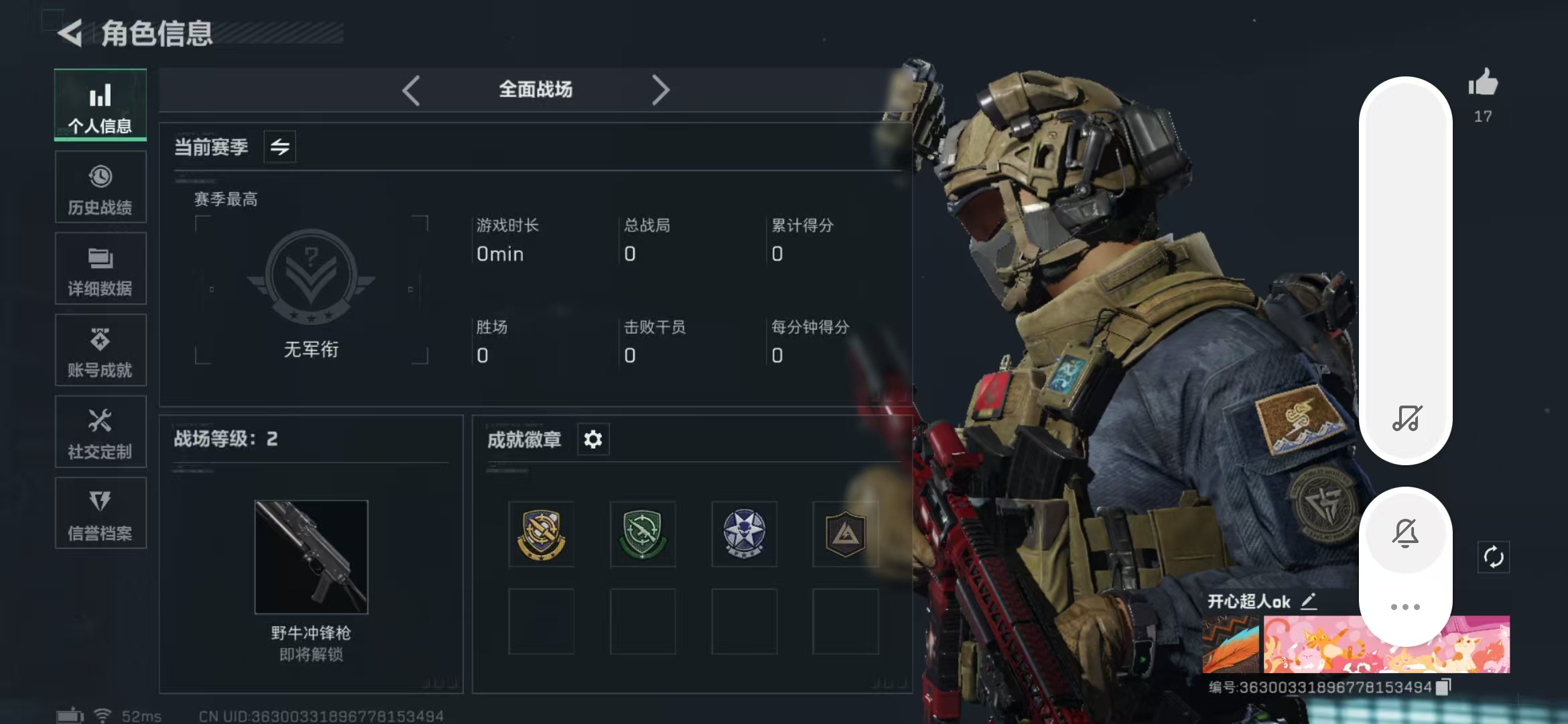Click the rotate character refresh icon
The image size is (1568, 724).
tap(1494, 557)
